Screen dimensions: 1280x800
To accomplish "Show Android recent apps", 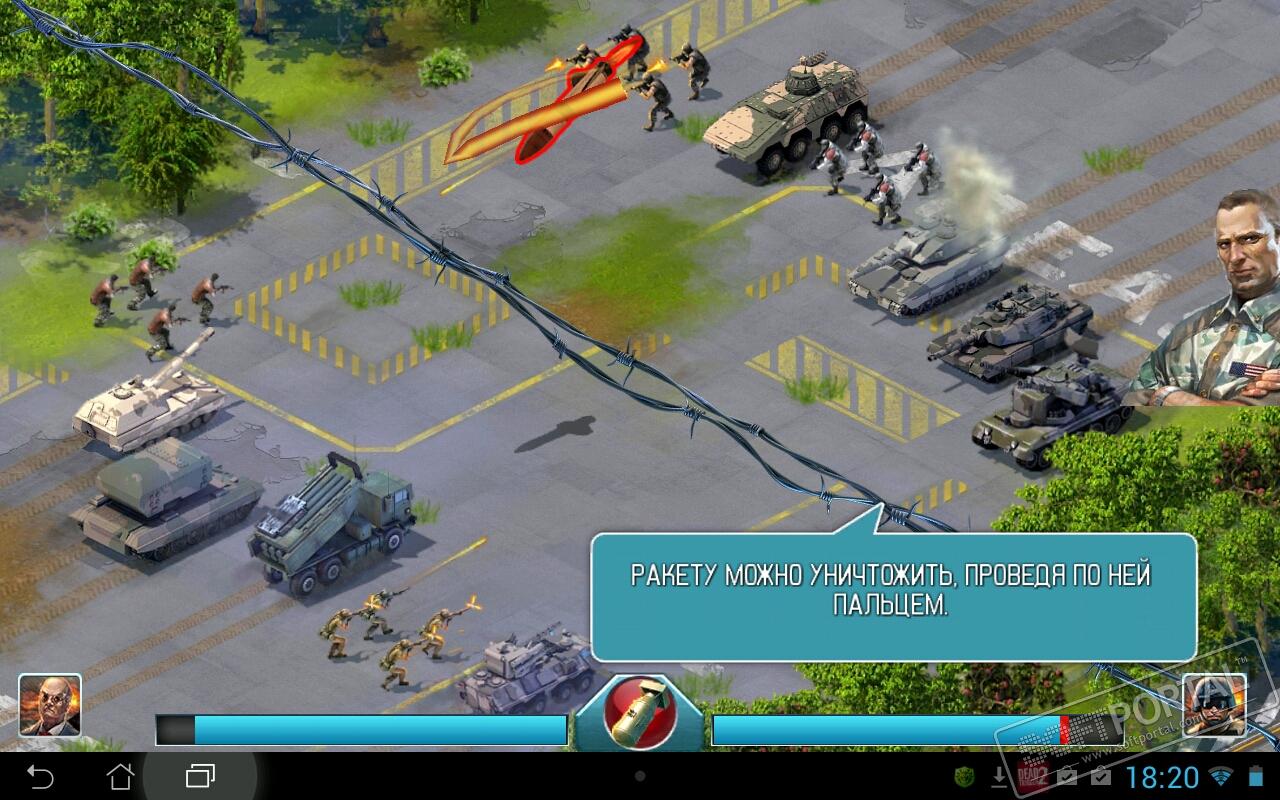I will pyautogui.click(x=200, y=776).
